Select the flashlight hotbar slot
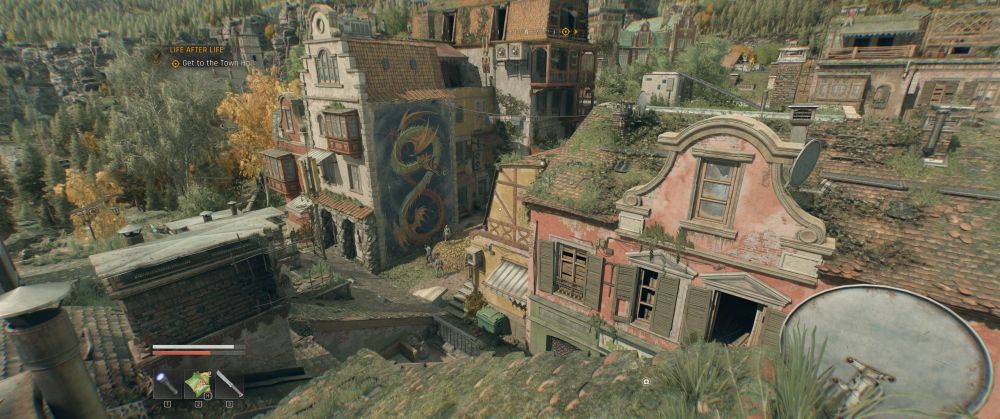The width and height of the screenshot is (1000, 419). (166, 384)
